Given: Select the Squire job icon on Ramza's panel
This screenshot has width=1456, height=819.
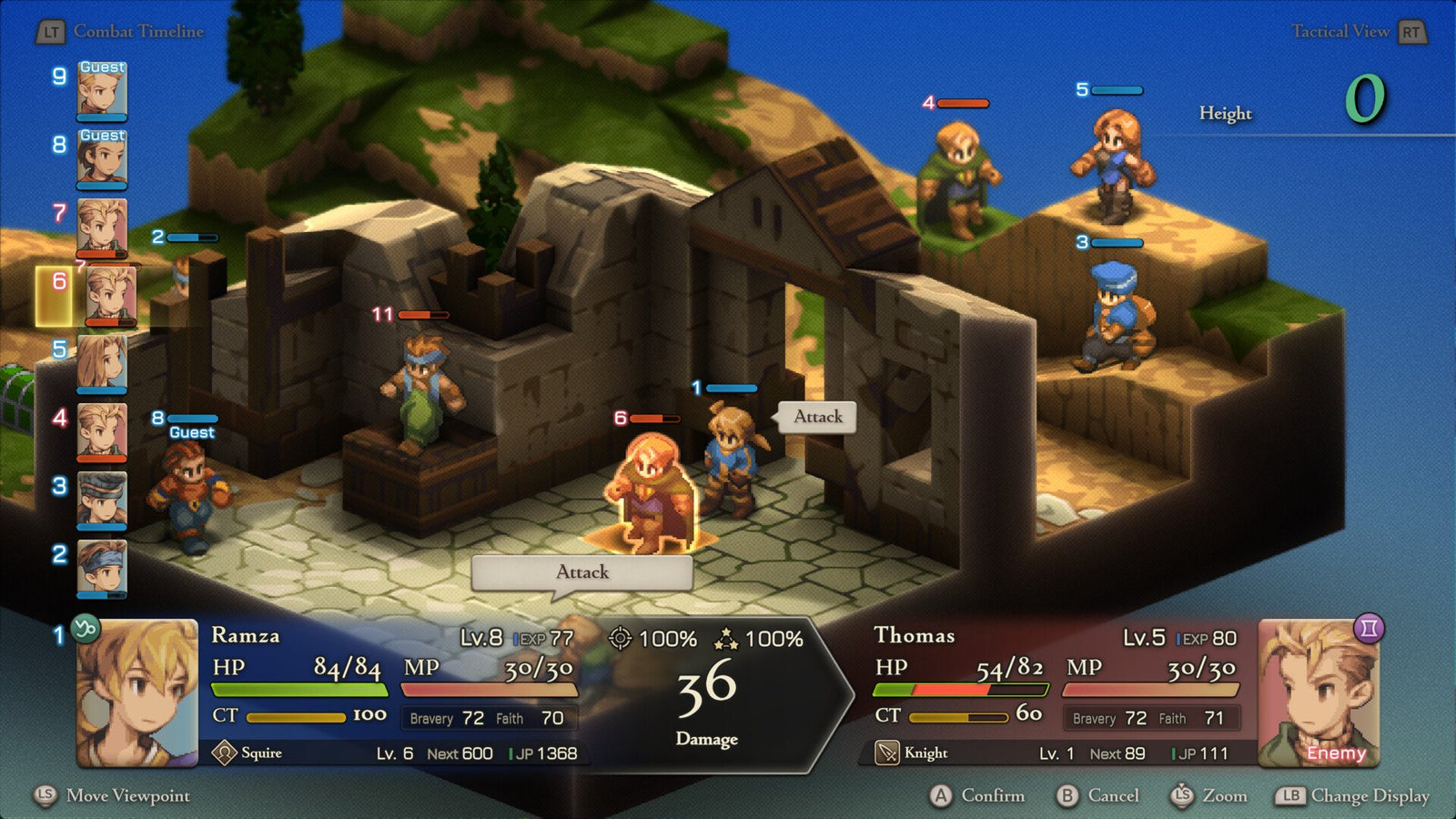Looking at the screenshot, I should [225, 753].
